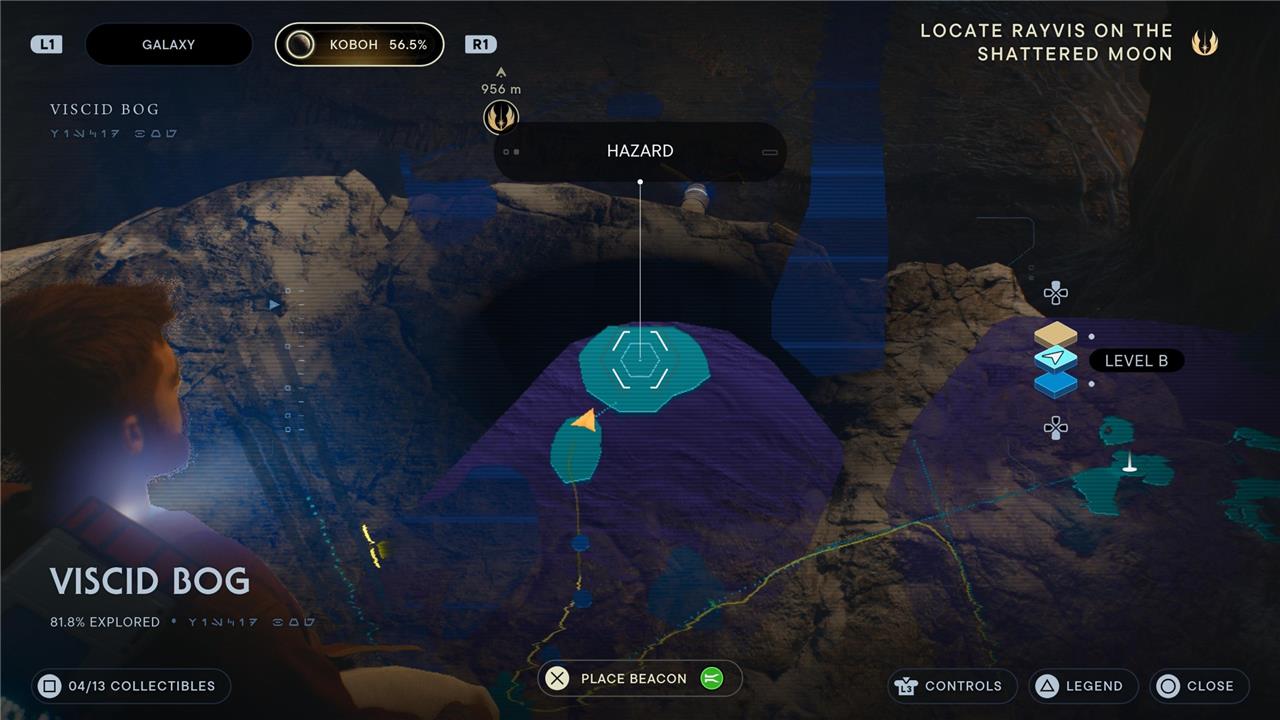Choose the upper tan level layer
The height and width of the screenshot is (720, 1280).
[1055, 335]
